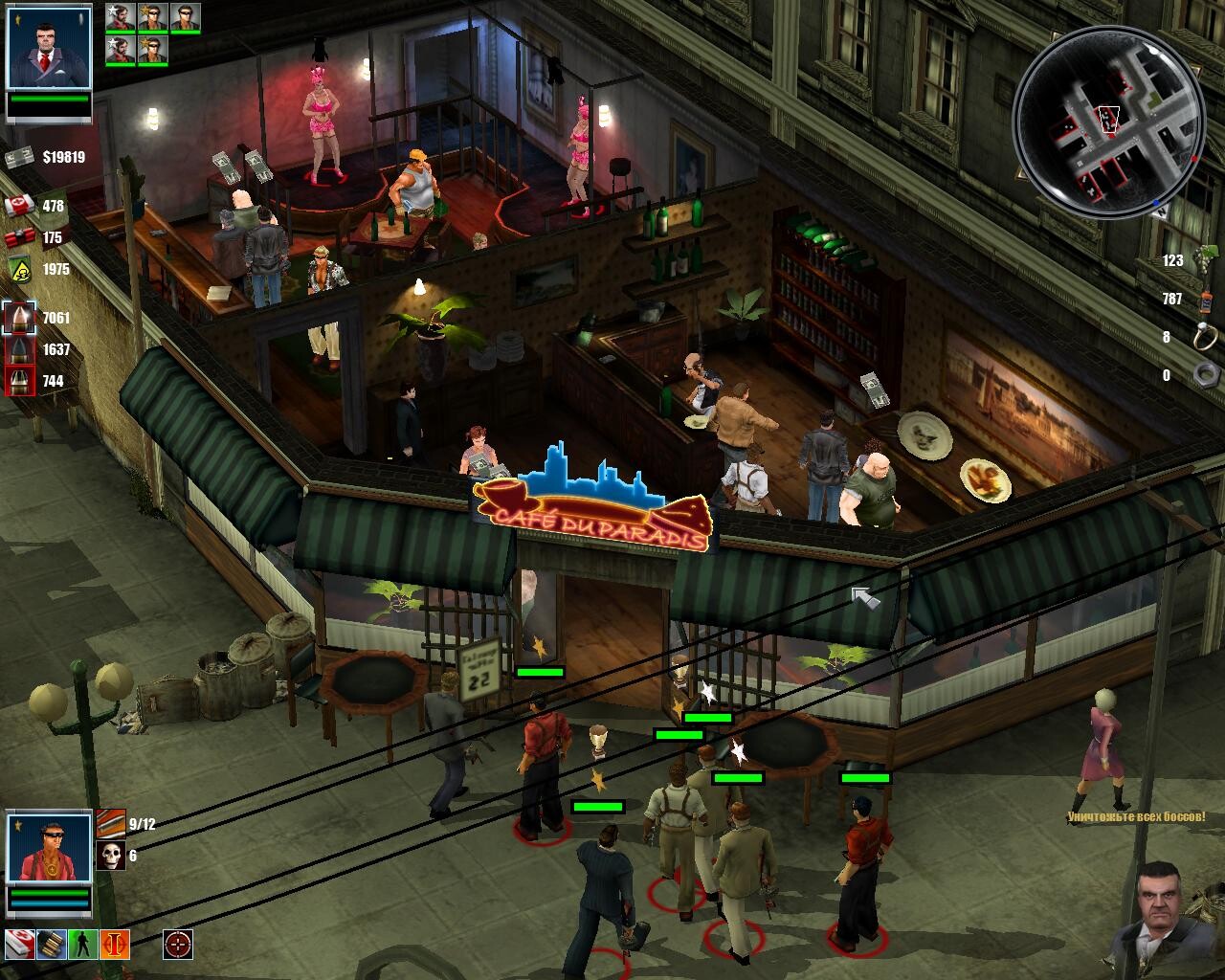Select the first aid kit supply icon
The width and height of the screenshot is (1225, 980).
click(x=19, y=206)
